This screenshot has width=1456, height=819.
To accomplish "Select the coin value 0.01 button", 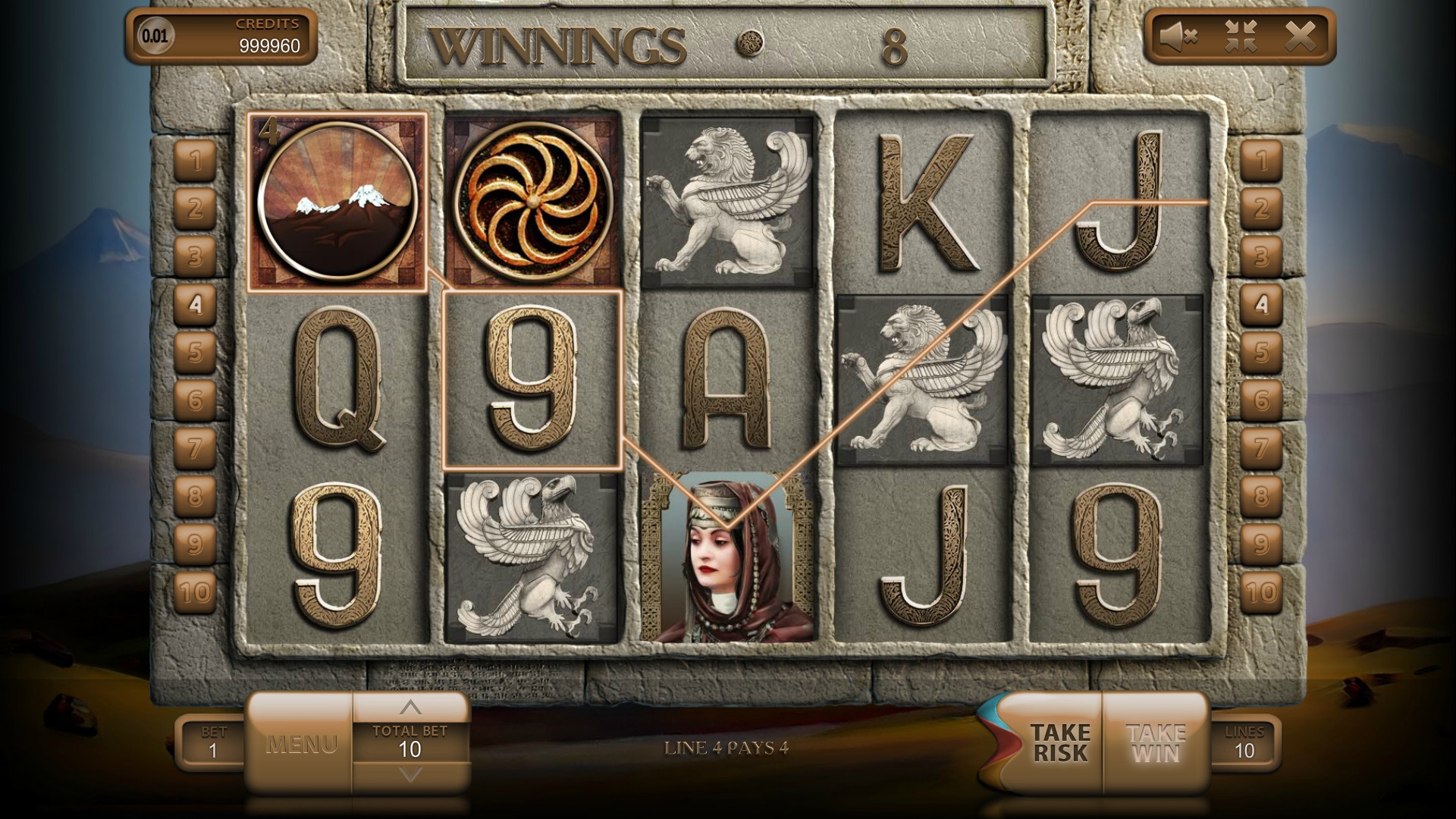I will [155, 36].
